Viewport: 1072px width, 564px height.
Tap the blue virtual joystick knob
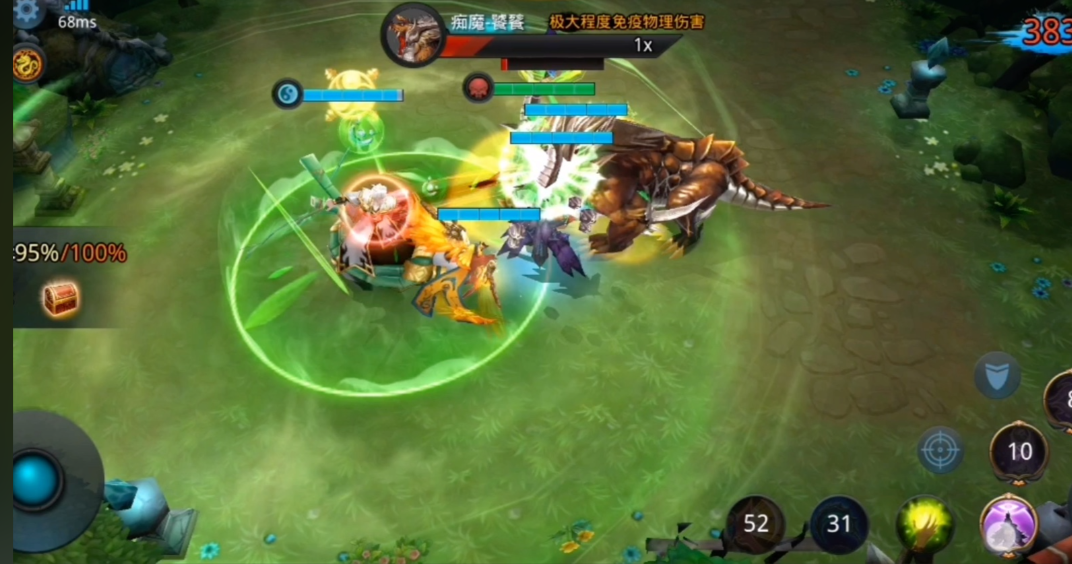click(x=37, y=480)
